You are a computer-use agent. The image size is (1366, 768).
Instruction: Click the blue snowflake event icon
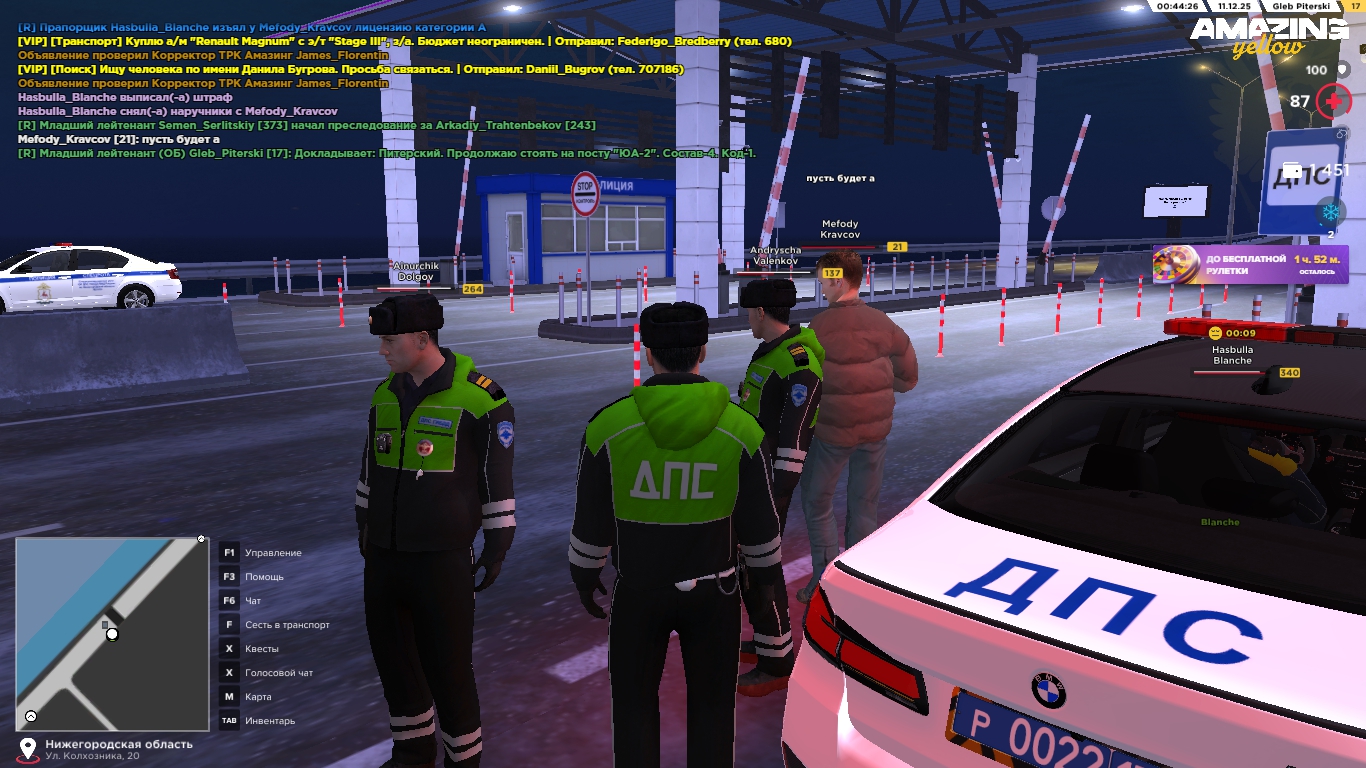click(x=1330, y=212)
